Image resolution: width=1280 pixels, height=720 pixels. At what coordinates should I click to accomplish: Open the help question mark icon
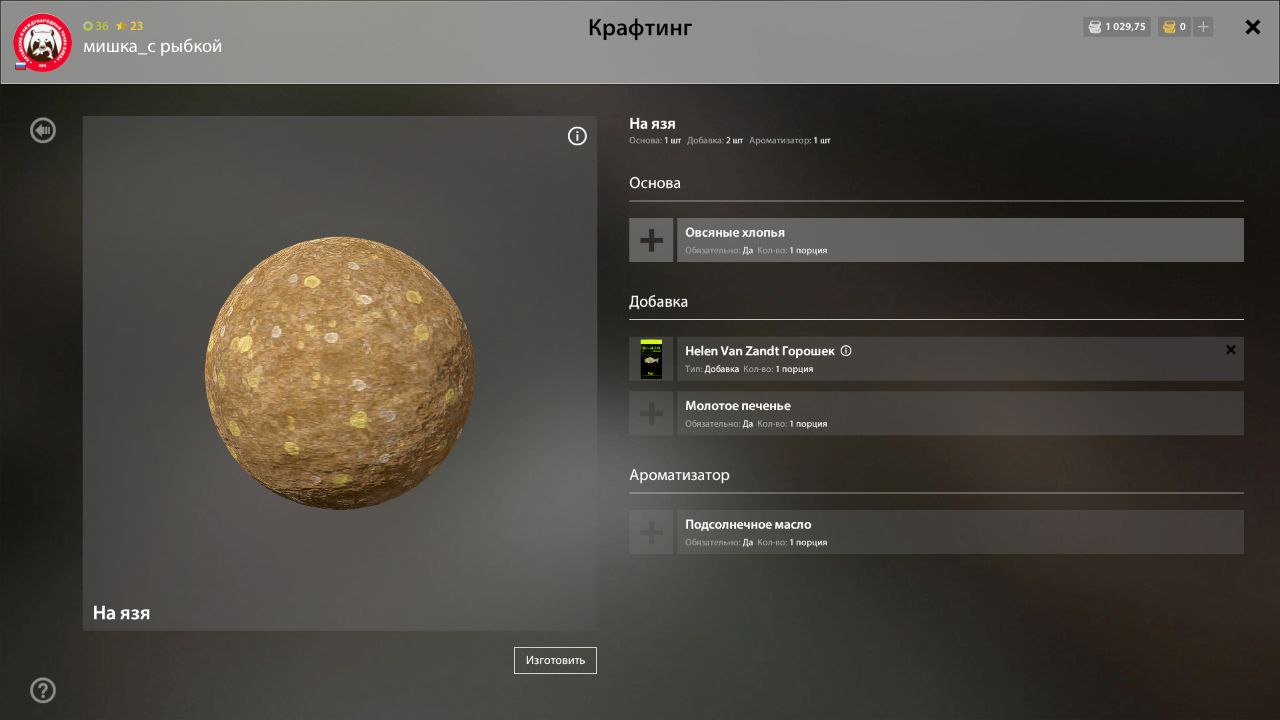click(x=42, y=690)
